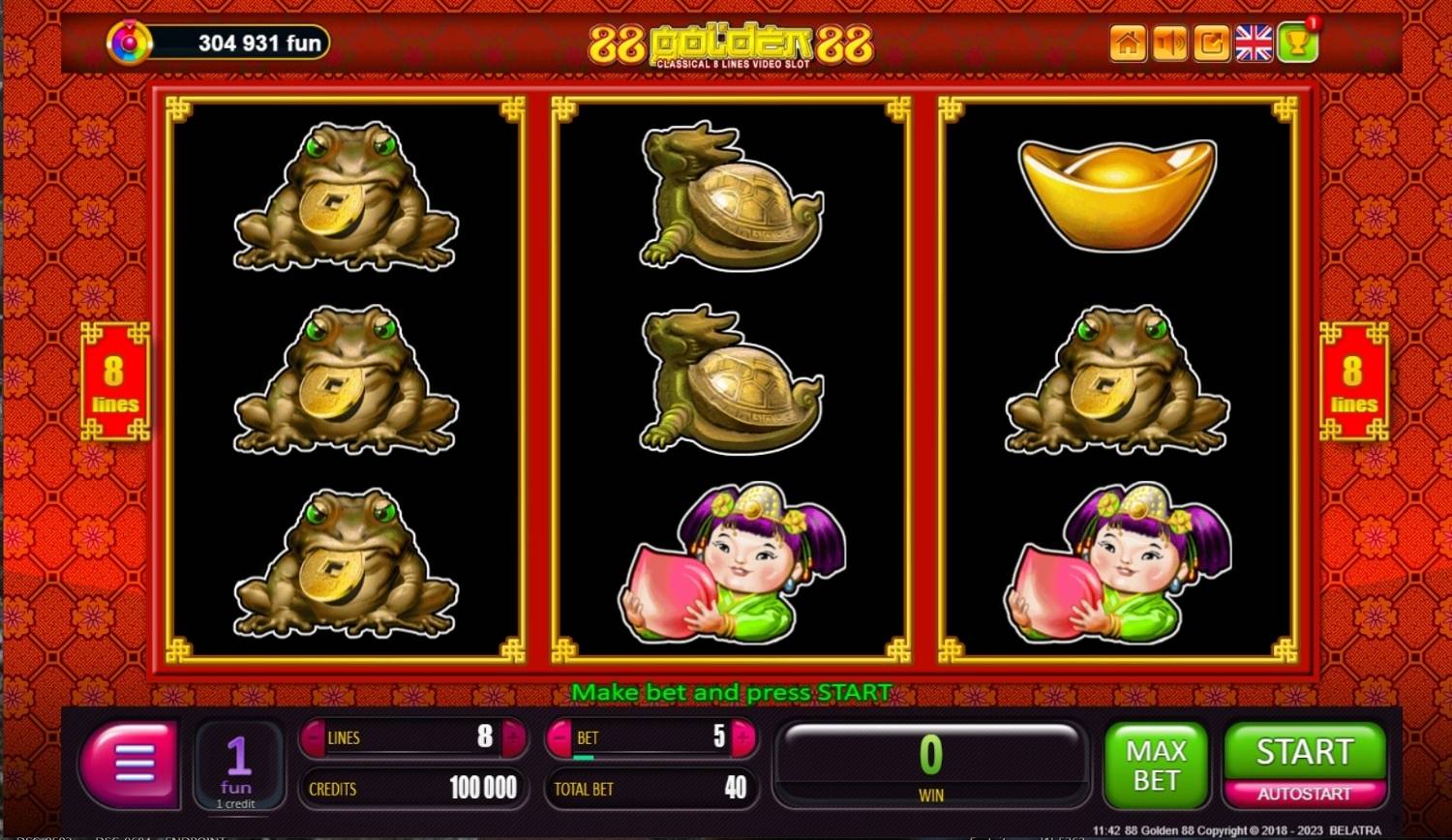
Task: Open the trophy achievements panel
Action: click(1297, 44)
